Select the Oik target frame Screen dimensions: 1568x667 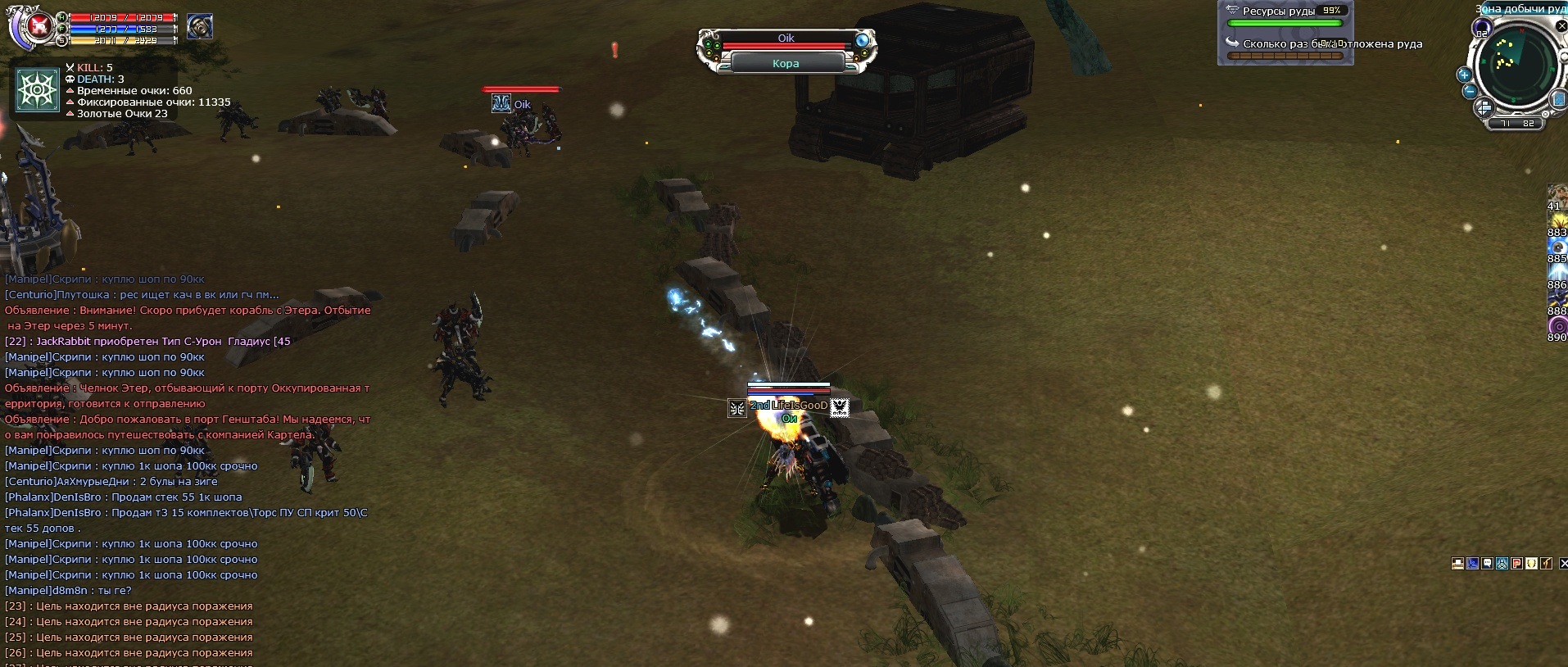tap(786, 50)
